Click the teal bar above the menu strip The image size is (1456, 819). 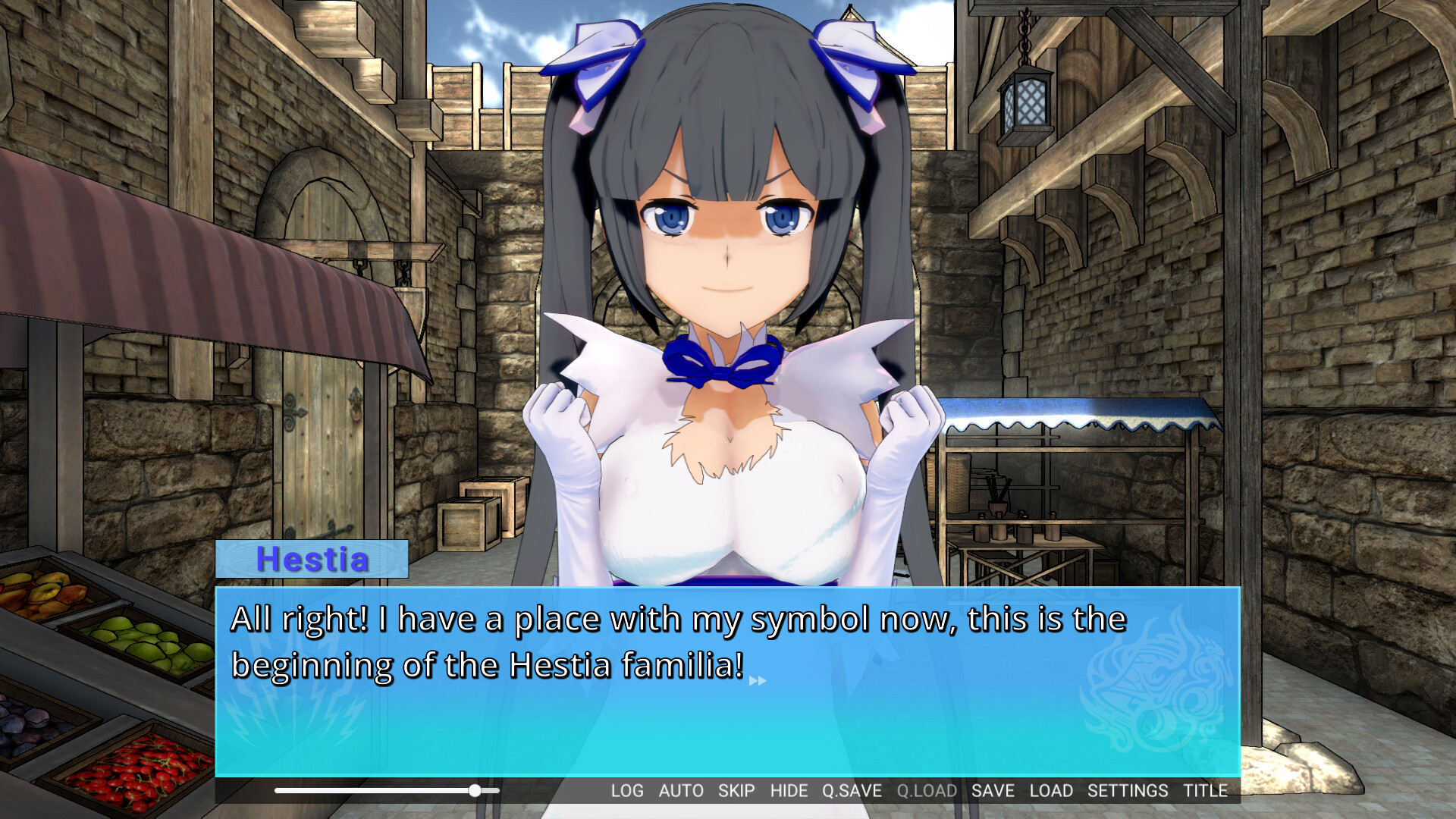pos(728,767)
